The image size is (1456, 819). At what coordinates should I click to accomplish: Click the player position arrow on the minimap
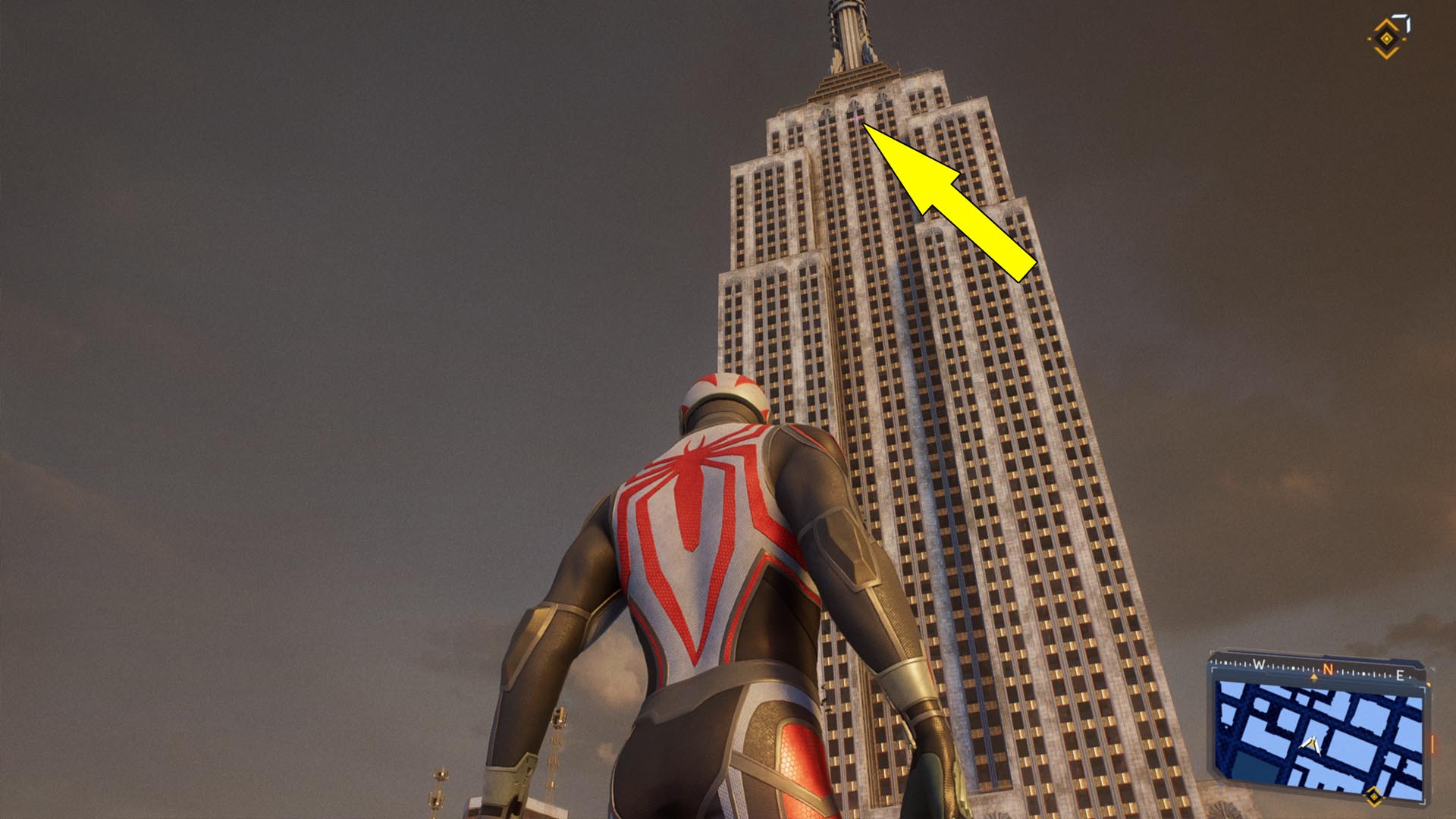click(x=1313, y=745)
